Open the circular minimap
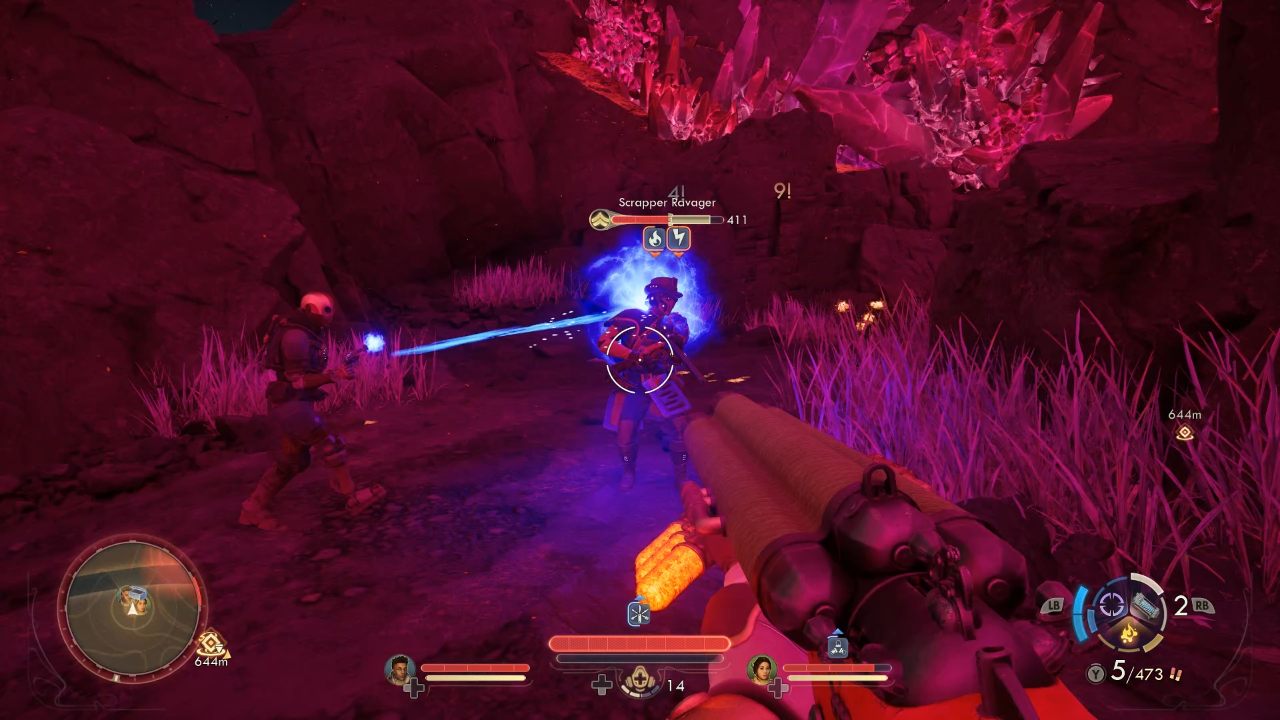The width and height of the screenshot is (1280, 720). click(x=132, y=600)
